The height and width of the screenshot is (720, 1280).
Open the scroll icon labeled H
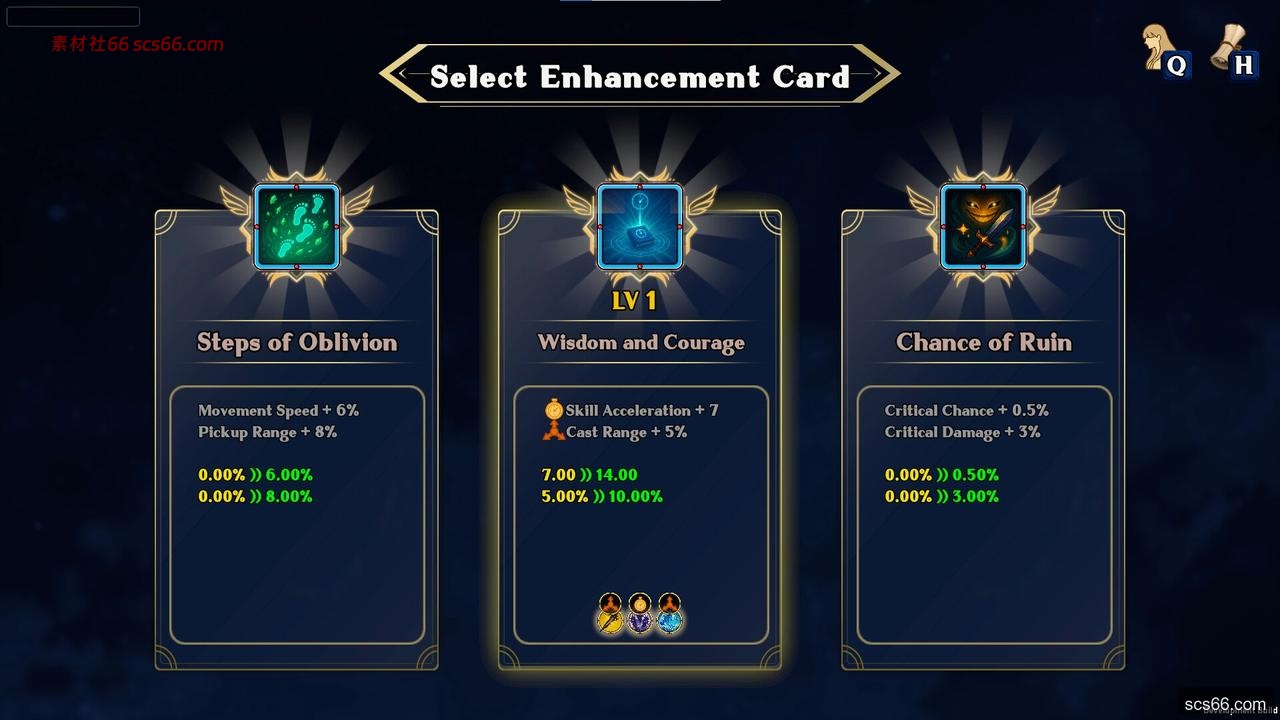[x=1231, y=50]
